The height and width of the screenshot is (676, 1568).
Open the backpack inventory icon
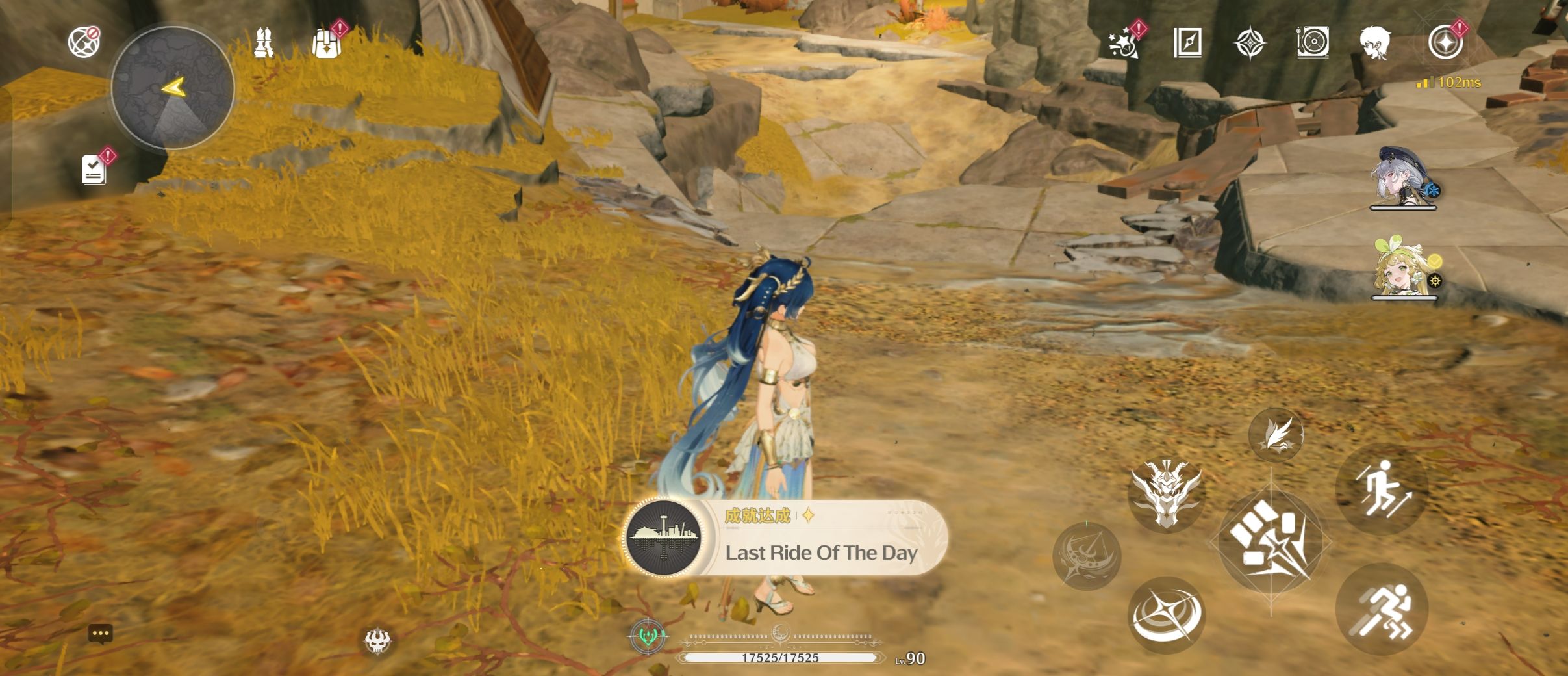point(326,44)
